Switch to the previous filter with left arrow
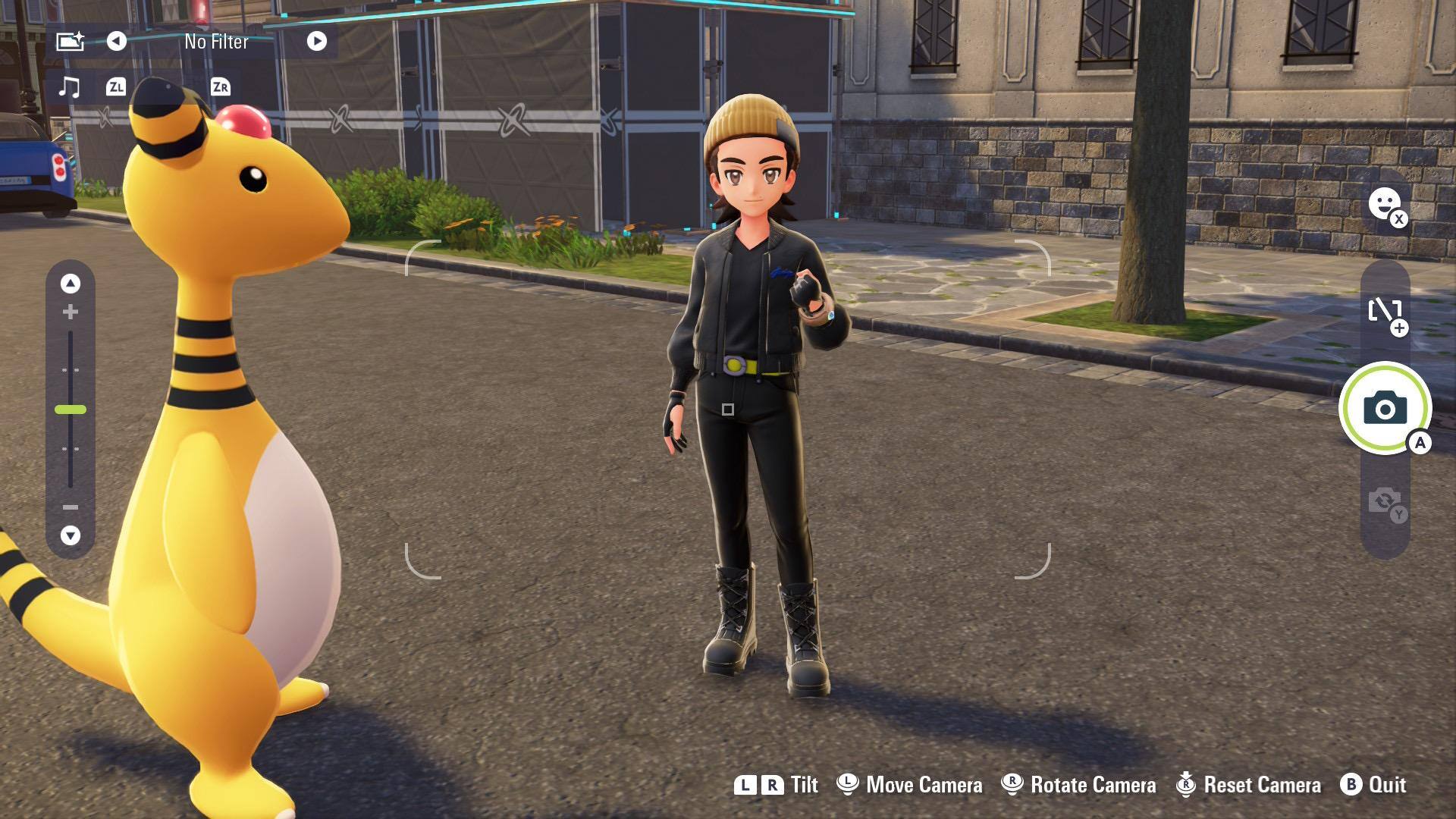The width and height of the screenshot is (1456, 819). click(116, 41)
